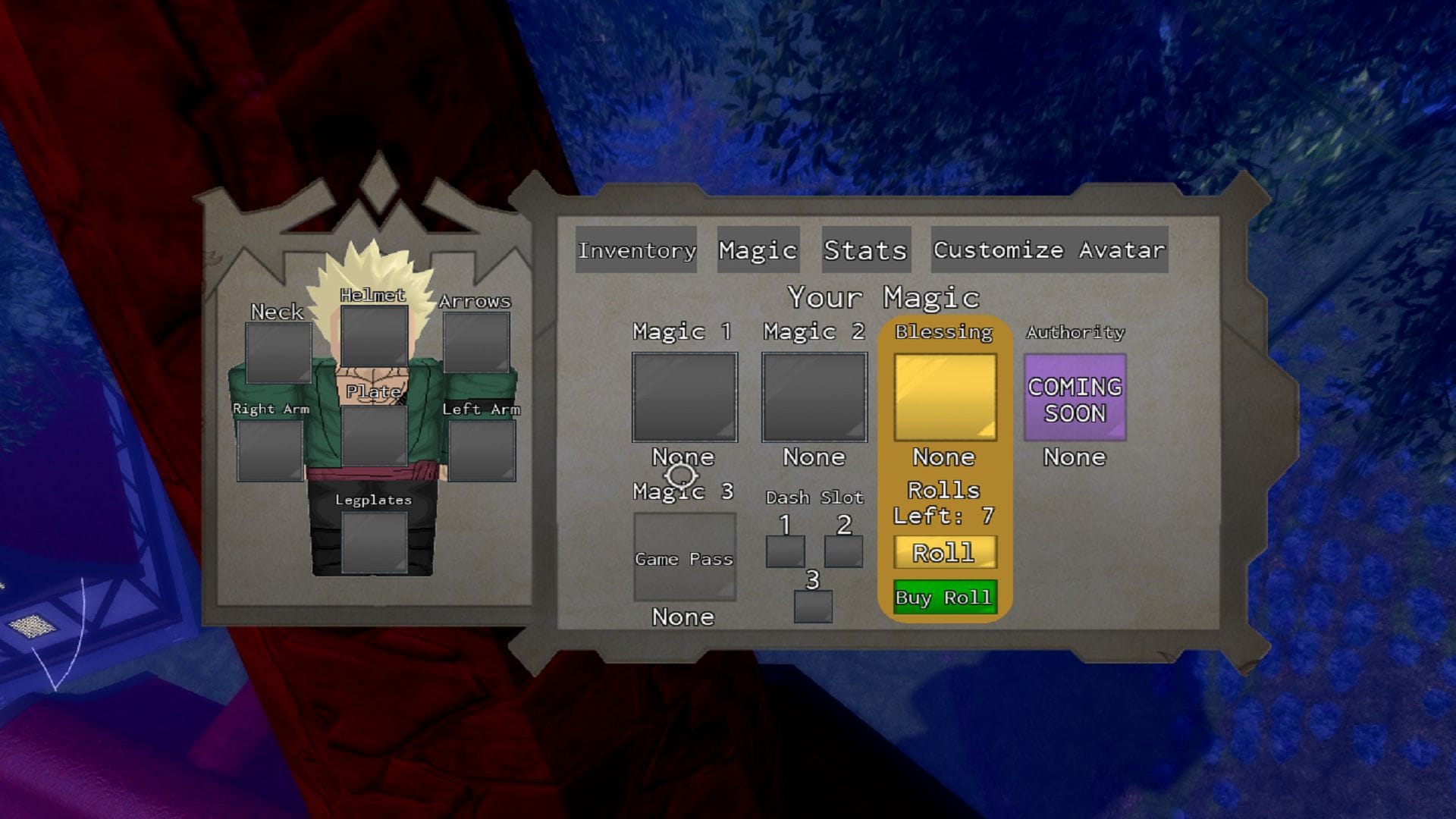The width and height of the screenshot is (1456, 819).
Task: Click the Magic 1 empty slot
Action: tap(685, 396)
